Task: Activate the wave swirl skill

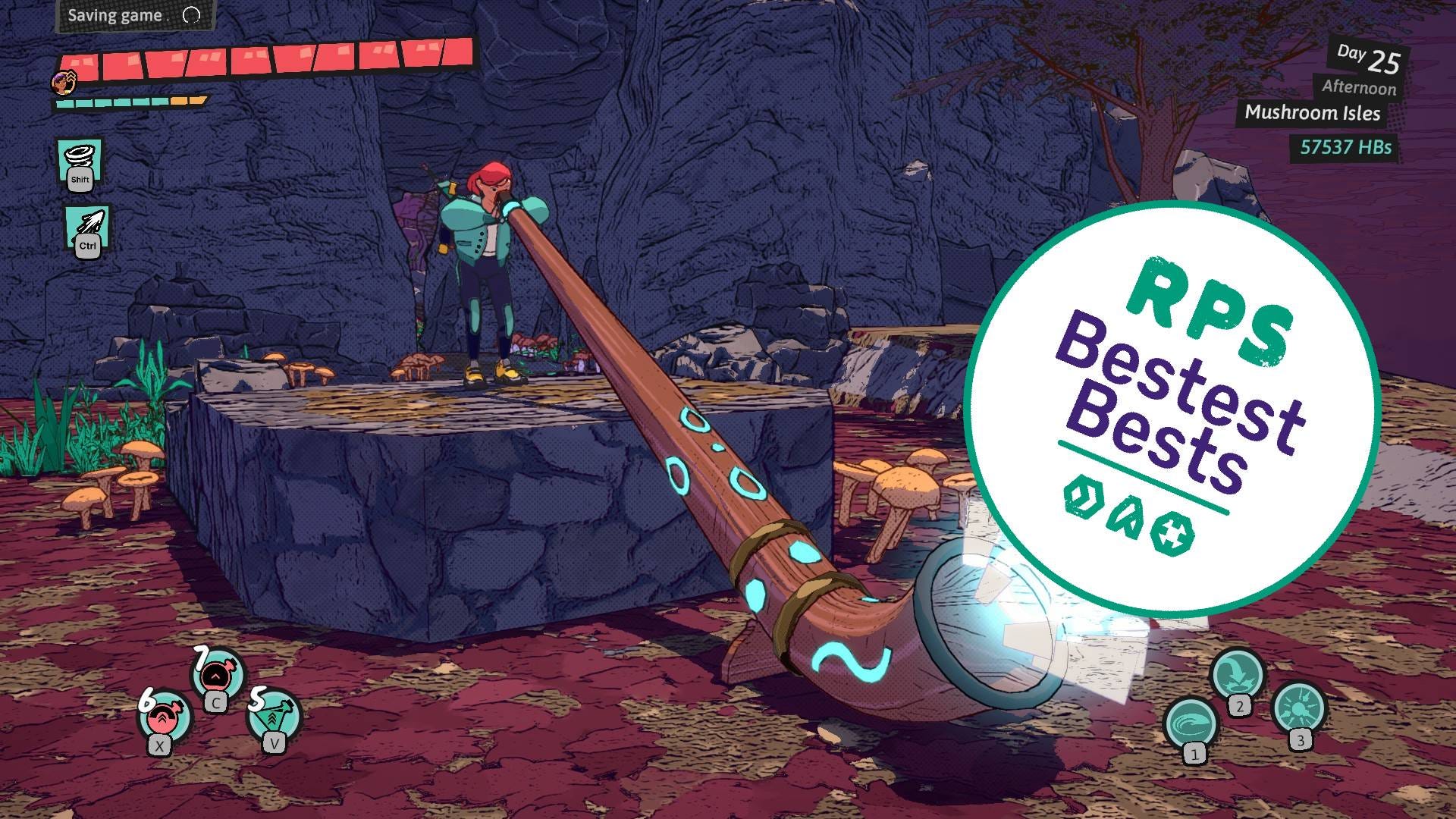Action: click(1191, 723)
